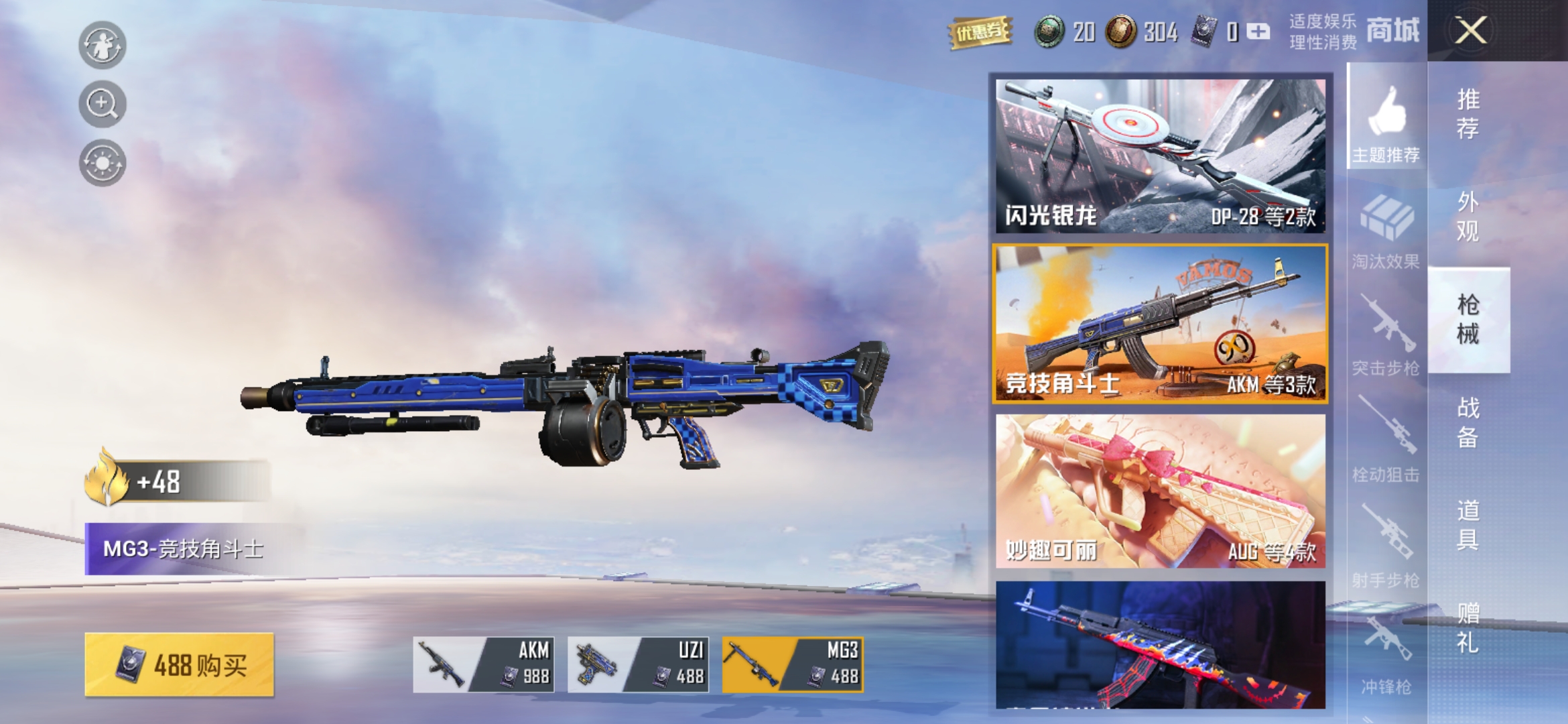This screenshot has height=724, width=1568.
Task: Open the 妙趣可丽 AUG theme
Action: [x=1161, y=491]
